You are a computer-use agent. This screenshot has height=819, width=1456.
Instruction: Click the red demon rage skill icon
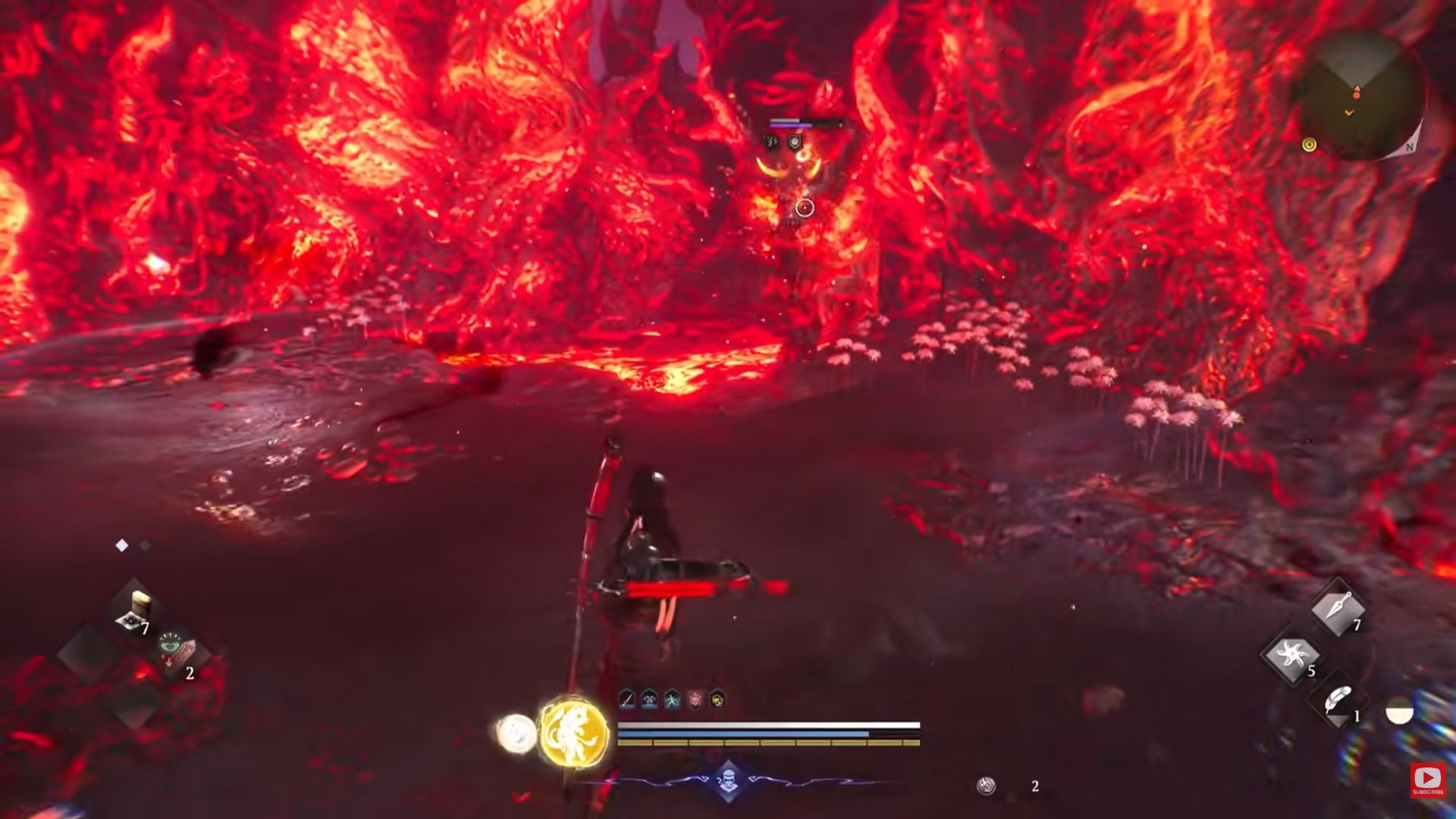(x=695, y=699)
